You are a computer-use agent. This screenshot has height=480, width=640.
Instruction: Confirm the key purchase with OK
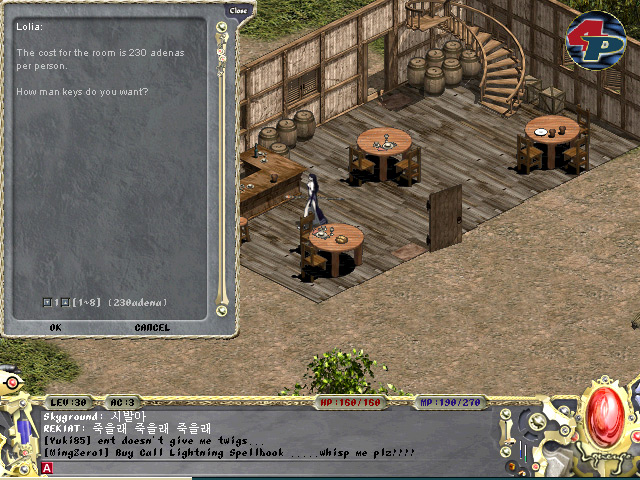[x=55, y=327]
